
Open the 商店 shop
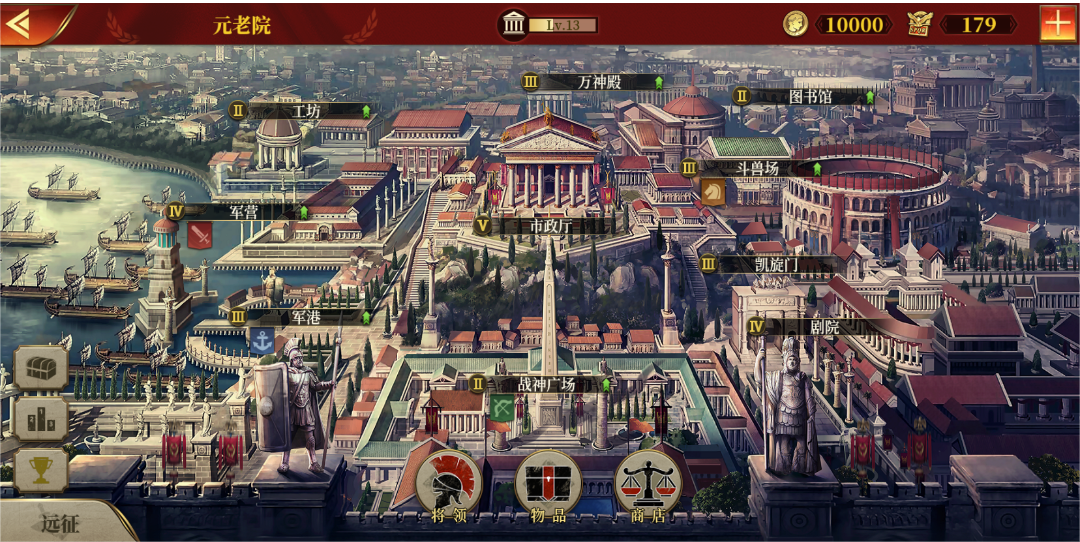click(647, 487)
